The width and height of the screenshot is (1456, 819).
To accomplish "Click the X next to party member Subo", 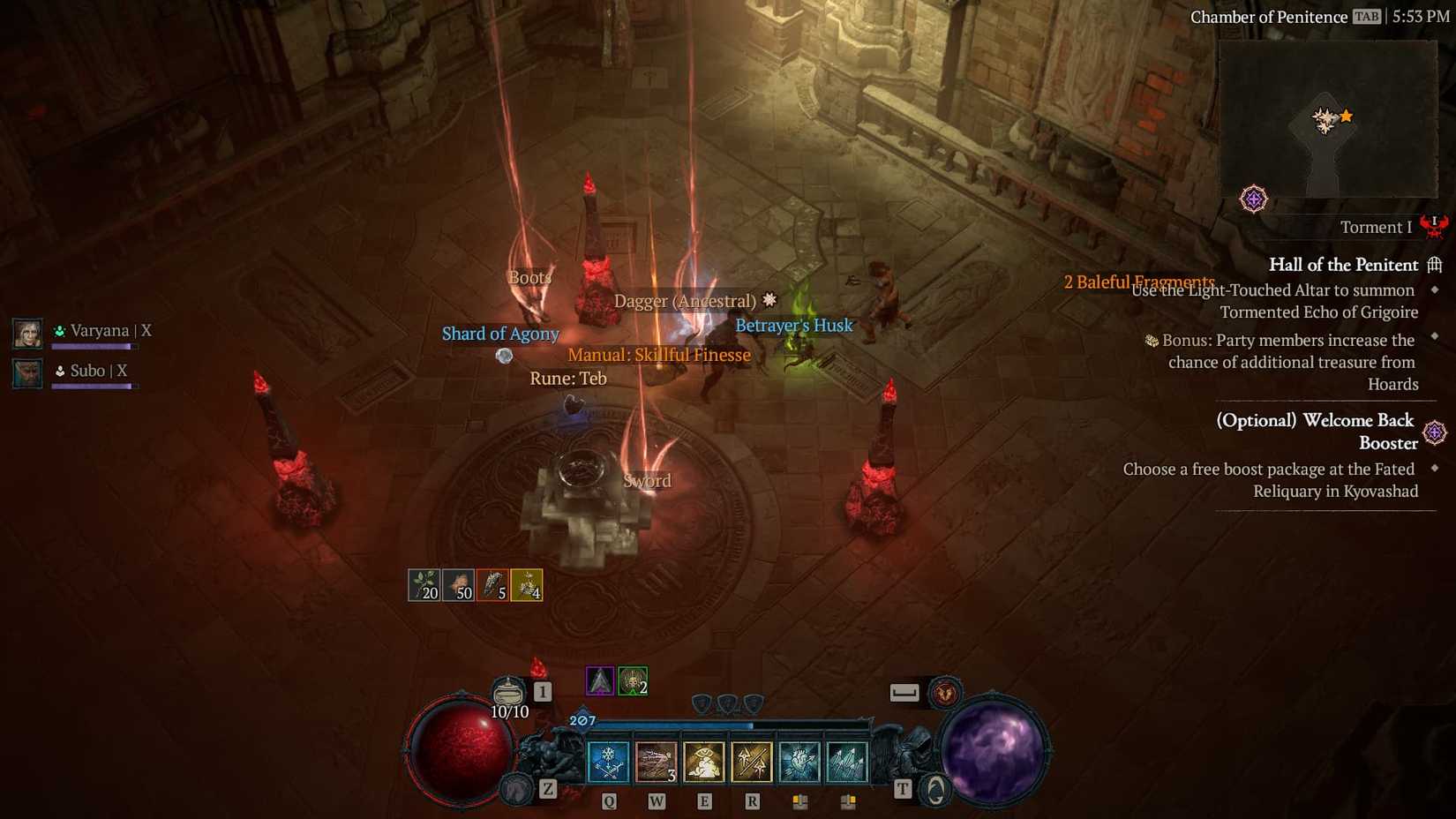I will [x=123, y=371].
